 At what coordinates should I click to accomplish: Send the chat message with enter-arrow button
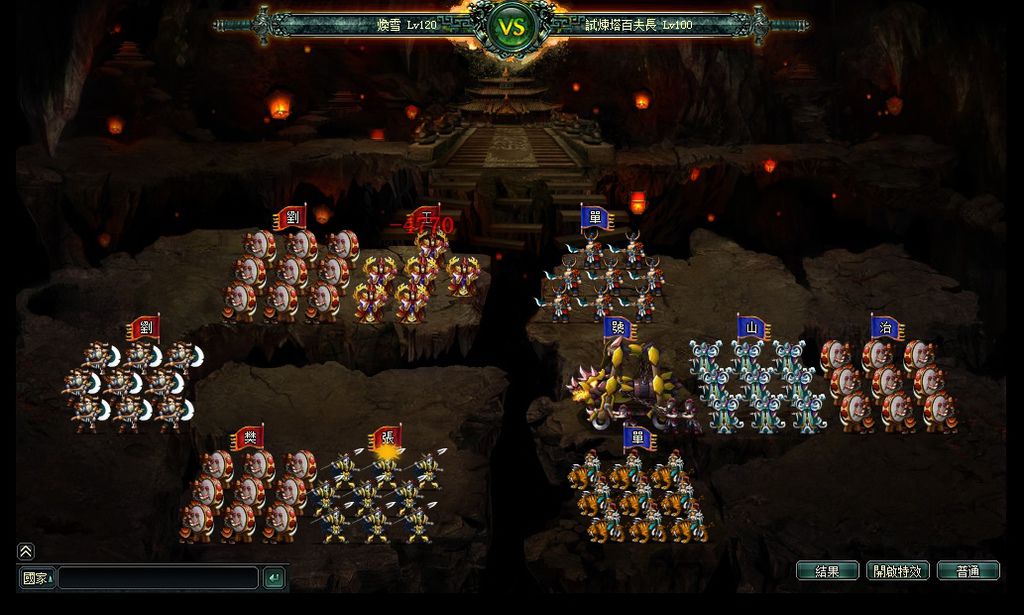273,578
